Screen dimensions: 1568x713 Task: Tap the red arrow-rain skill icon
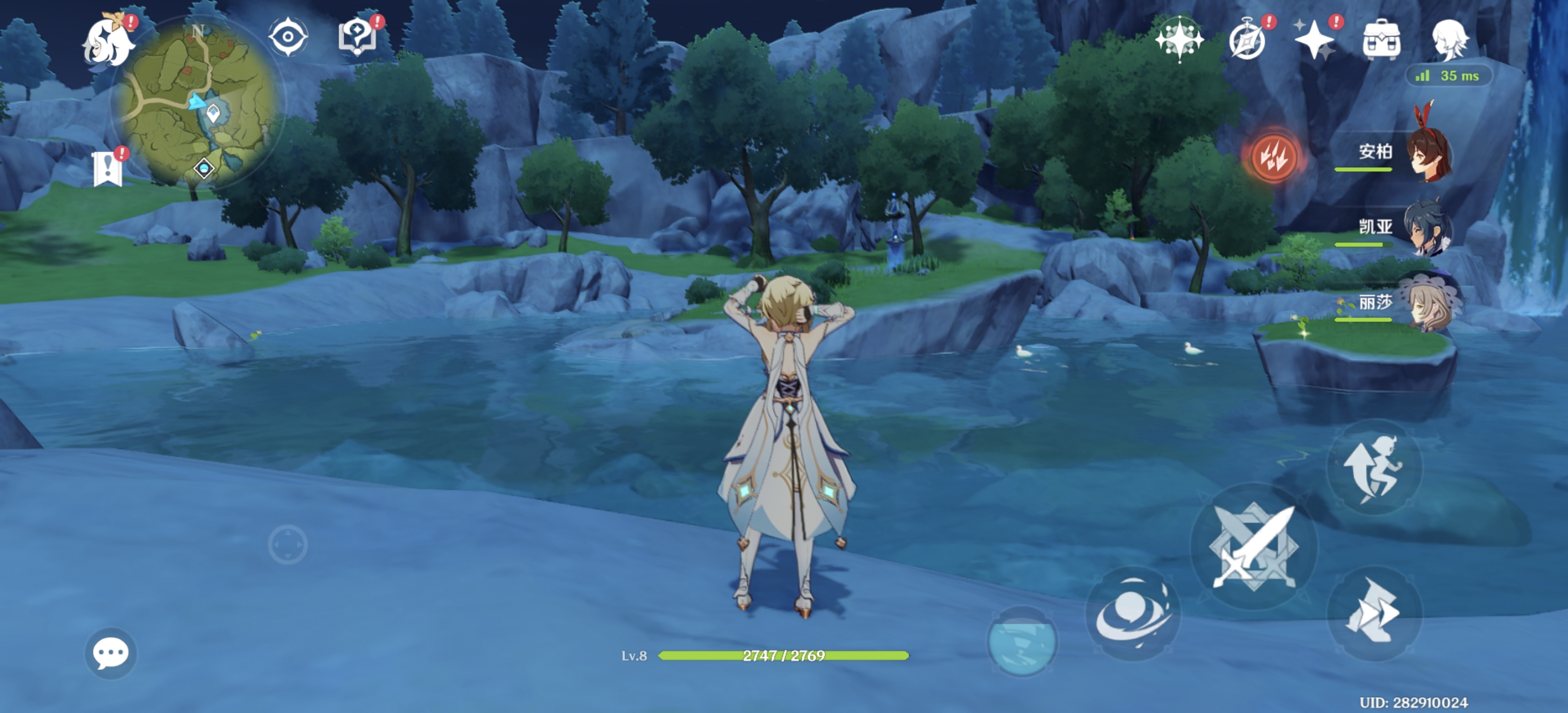click(1272, 157)
